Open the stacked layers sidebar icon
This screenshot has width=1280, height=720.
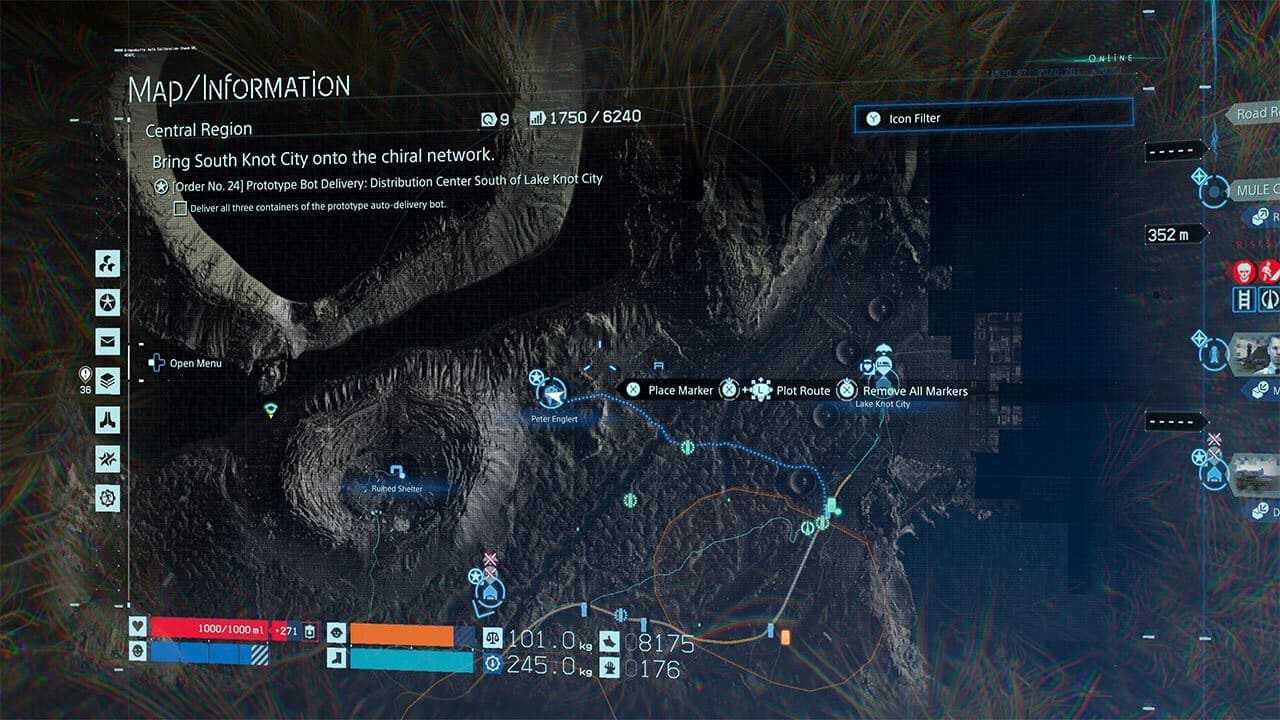[108, 380]
